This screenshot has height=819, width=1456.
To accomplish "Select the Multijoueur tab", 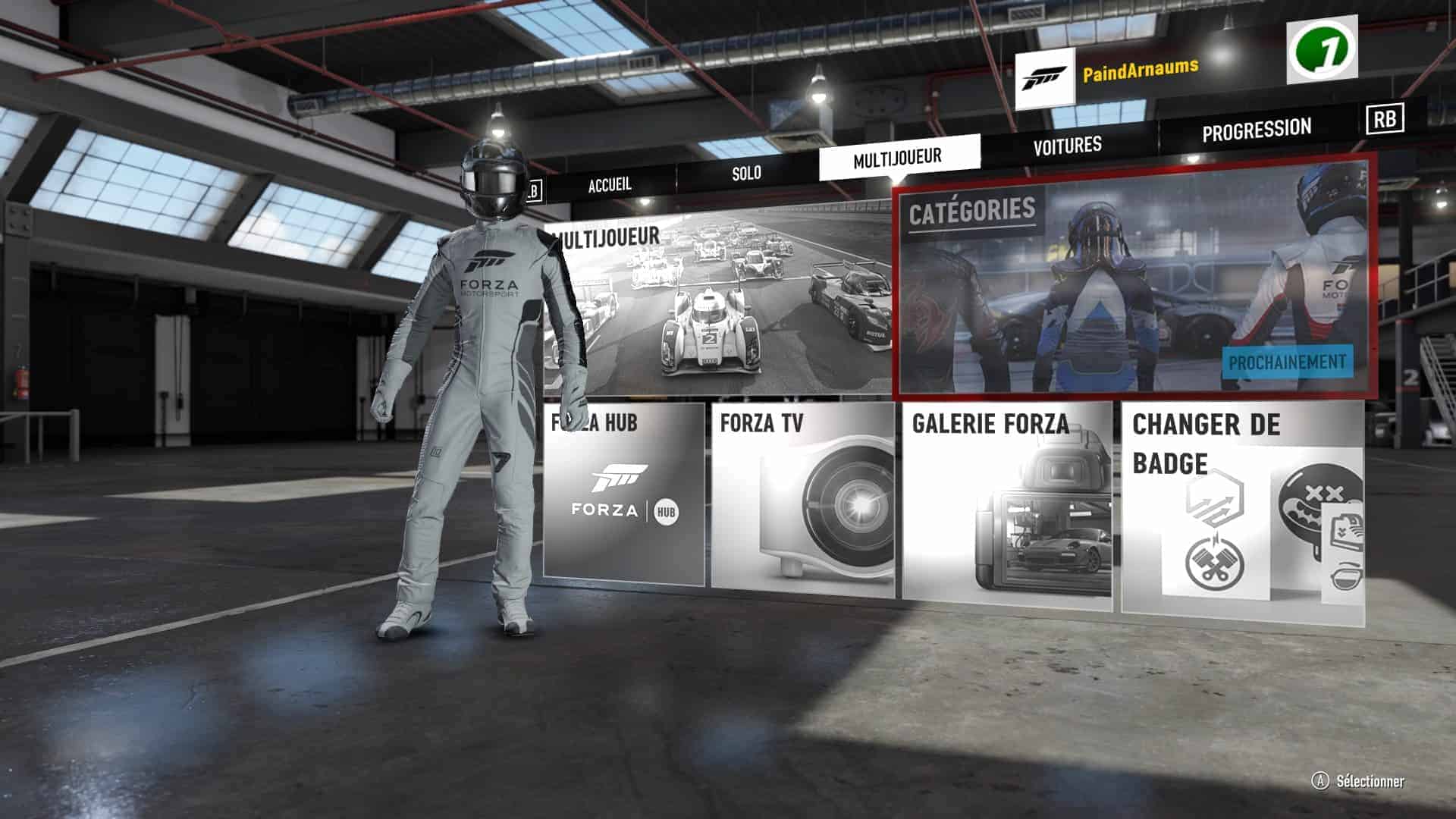I will click(x=898, y=158).
